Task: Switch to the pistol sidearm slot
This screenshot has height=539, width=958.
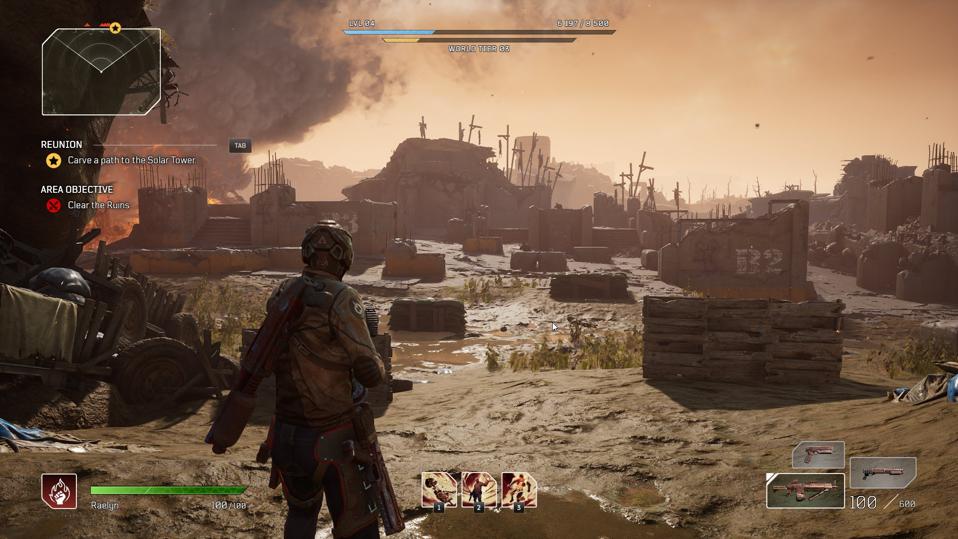Action: tap(819, 455)
